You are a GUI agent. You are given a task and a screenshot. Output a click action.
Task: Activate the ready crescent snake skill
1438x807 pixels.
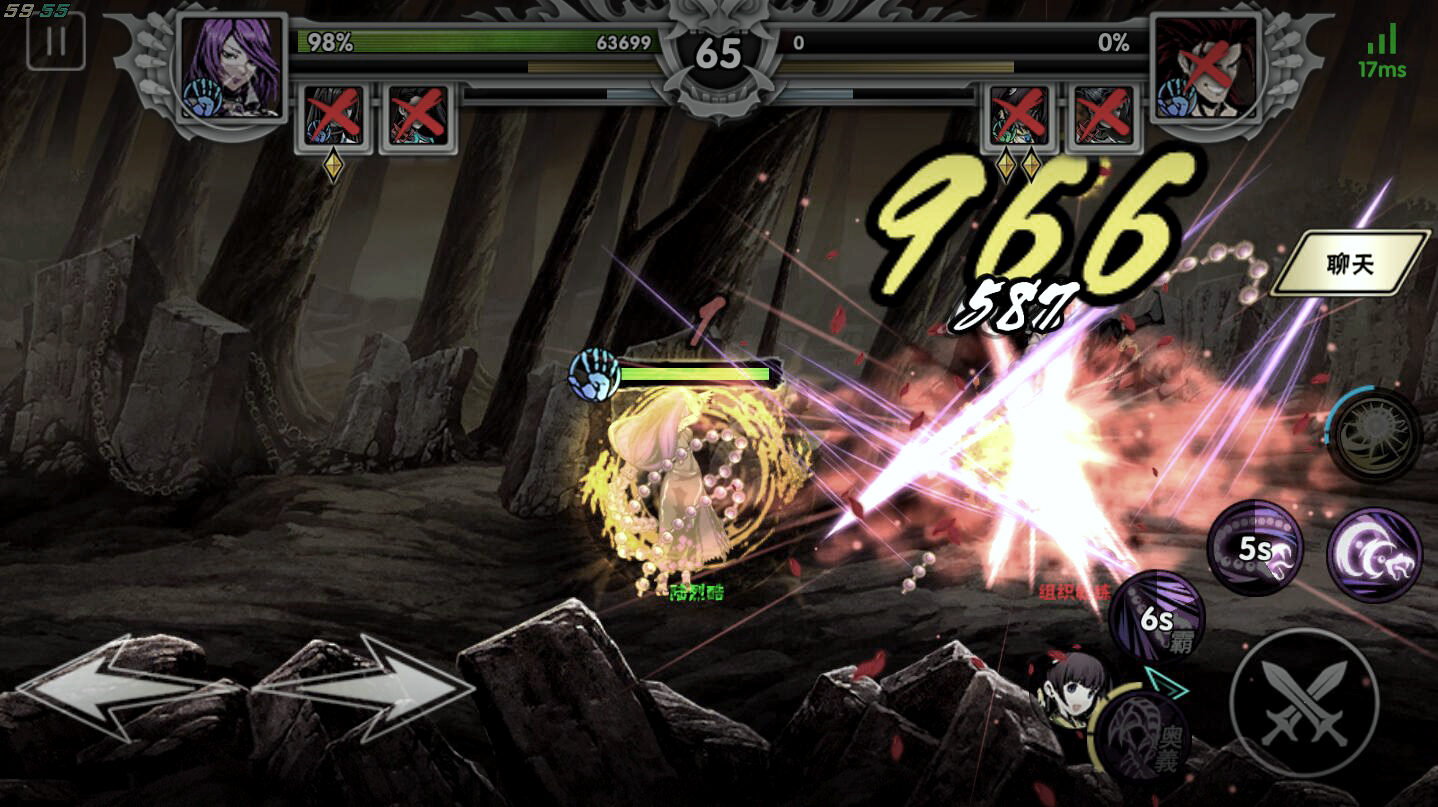click(1374, 555)
